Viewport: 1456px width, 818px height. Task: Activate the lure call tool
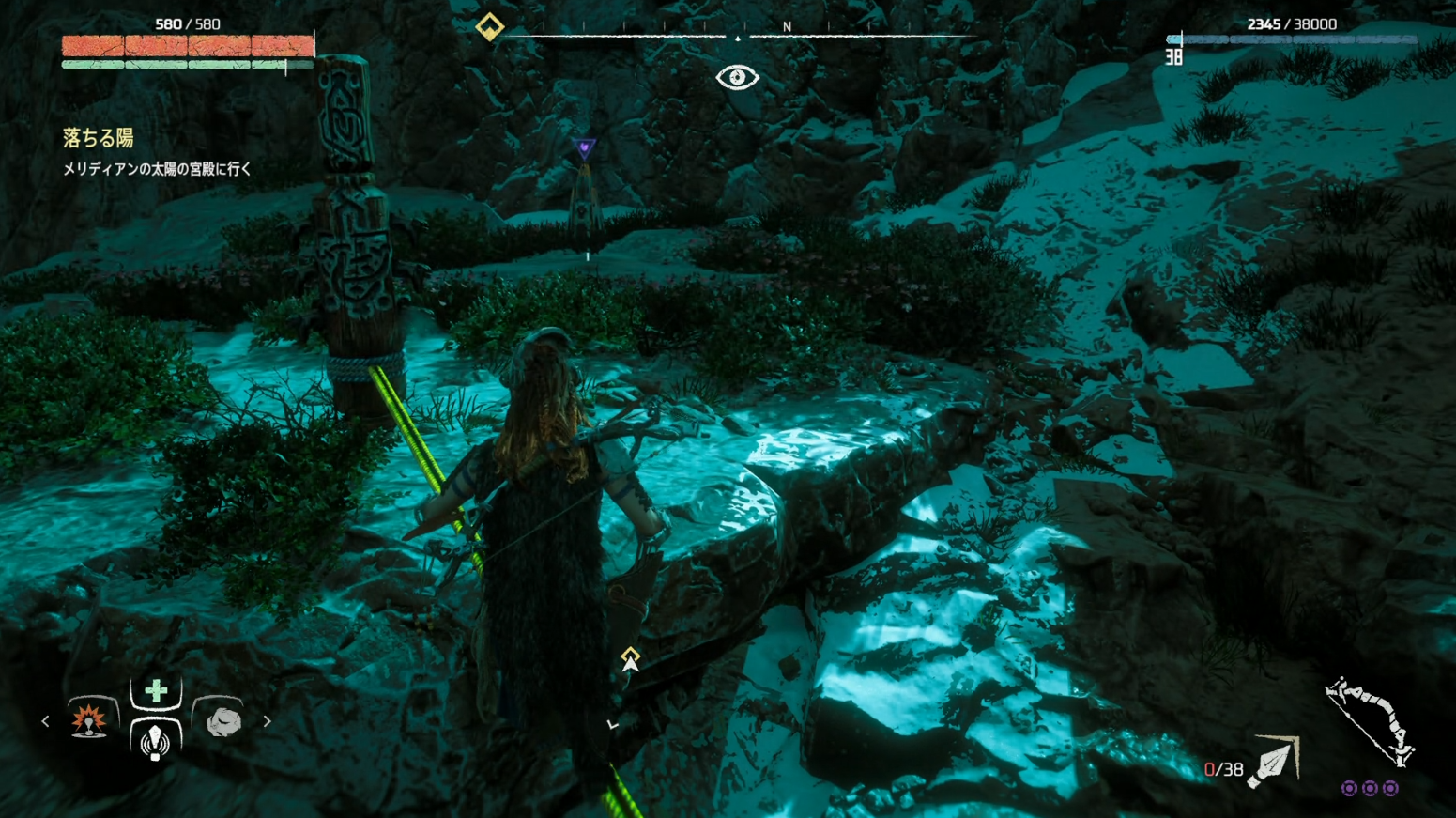(155, 741)
